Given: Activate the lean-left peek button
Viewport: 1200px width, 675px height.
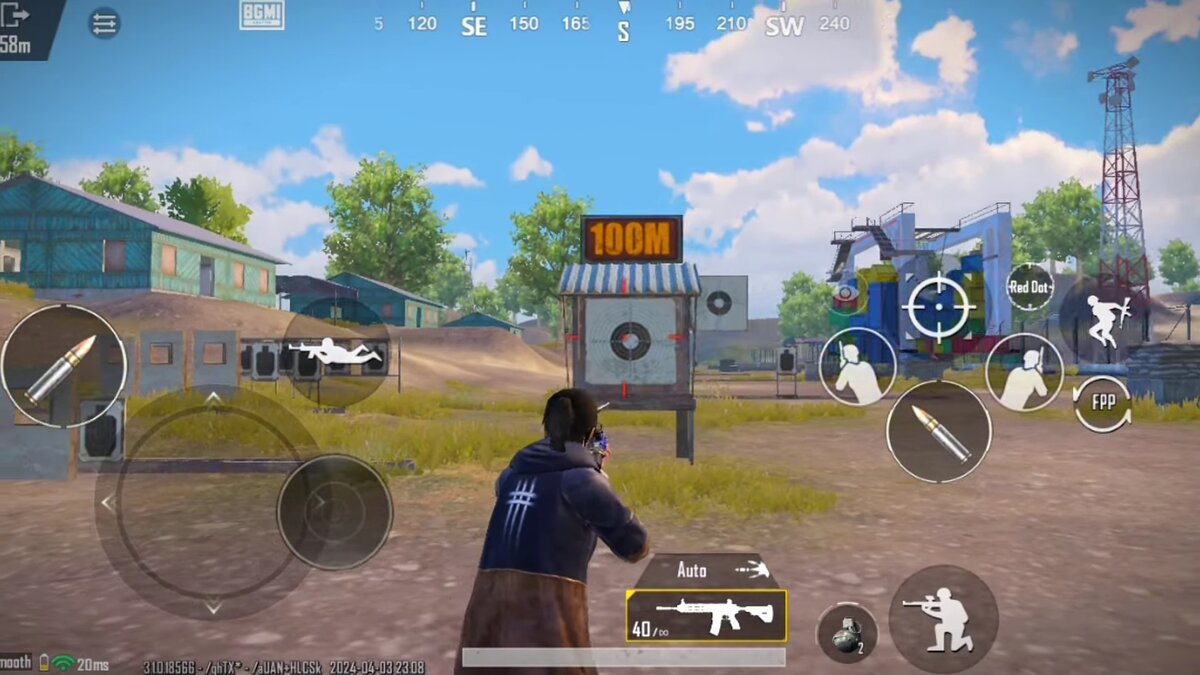Looking at the screenshot, I should (857, 367).
